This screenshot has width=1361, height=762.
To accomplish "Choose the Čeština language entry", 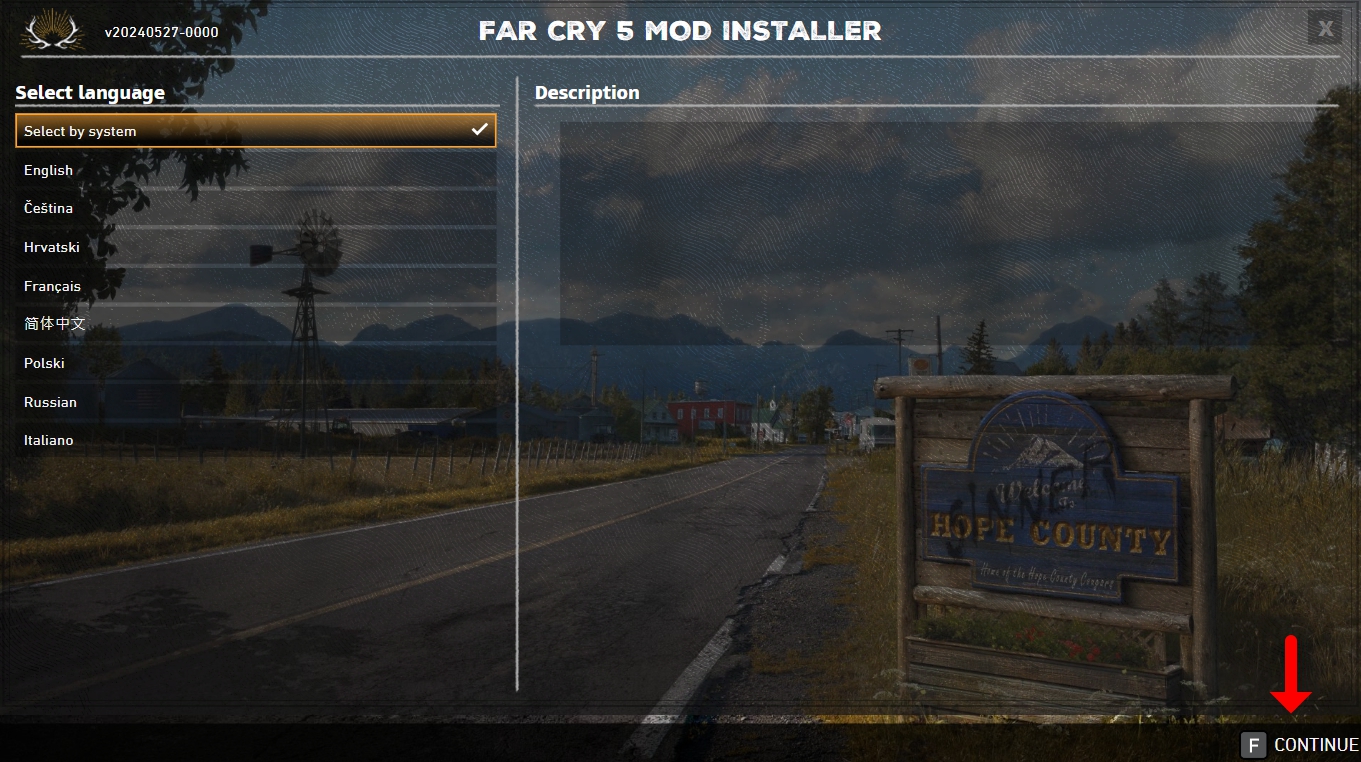I will [x=255, y=208].
